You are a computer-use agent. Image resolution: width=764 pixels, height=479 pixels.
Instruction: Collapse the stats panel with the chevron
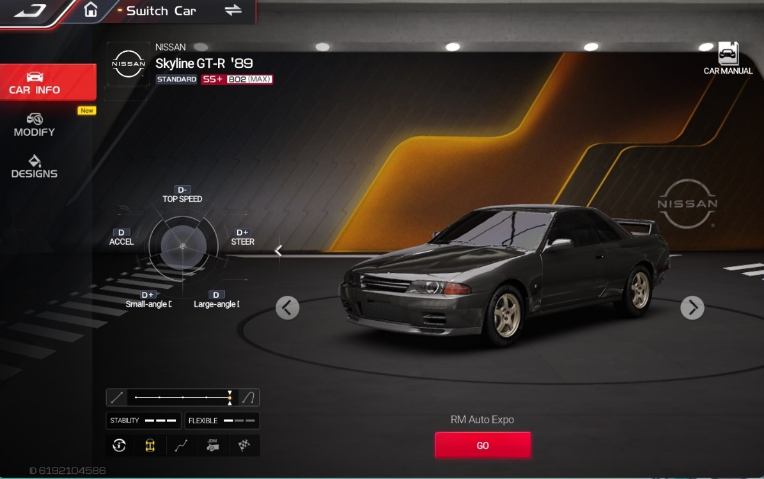click(279, 251)
